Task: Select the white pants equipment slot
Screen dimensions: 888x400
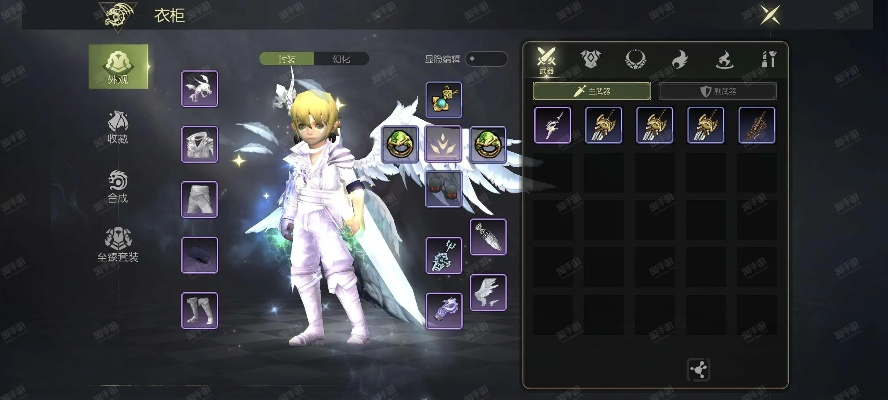Action: pyautogui.click(x=200, y=198)
